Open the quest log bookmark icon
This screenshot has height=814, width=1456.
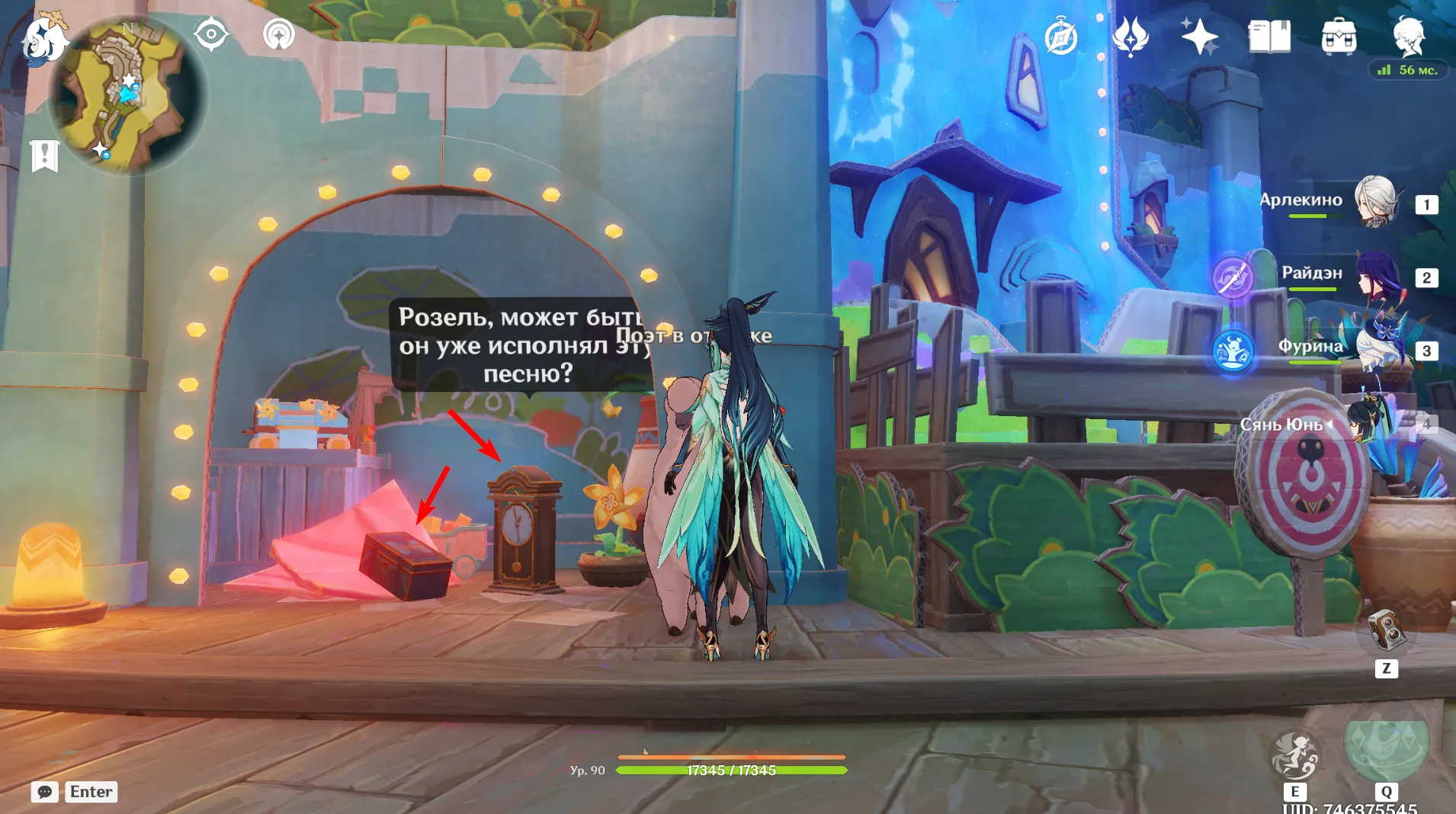click(x=44, y=155)
